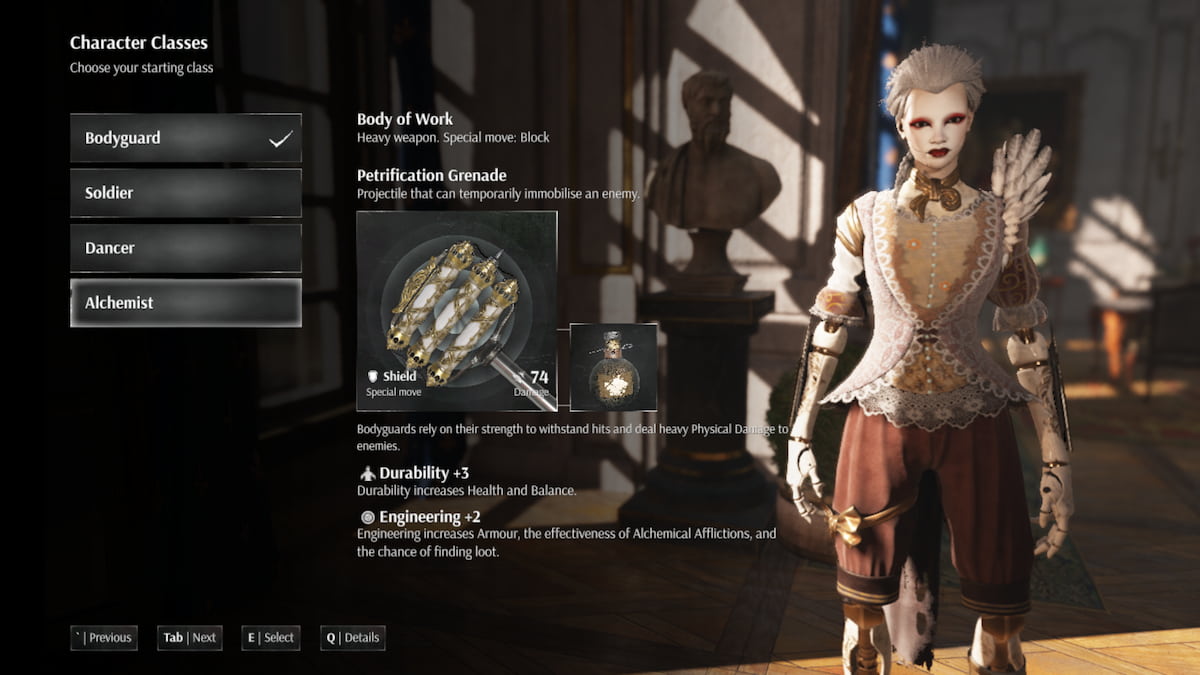Inspect the Petrification Grenade thumbnail

(613, 367)
